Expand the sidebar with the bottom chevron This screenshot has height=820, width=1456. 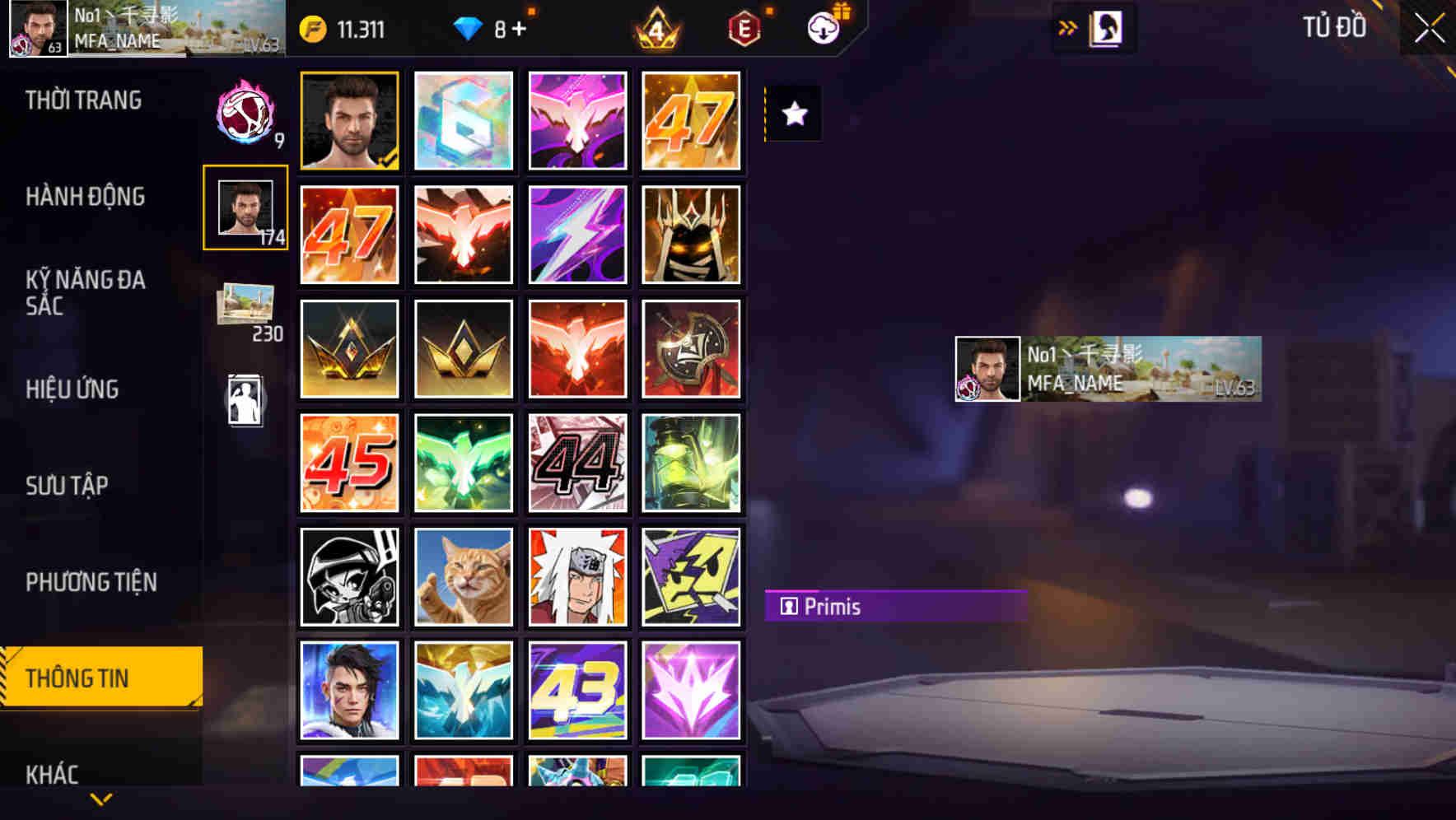tap(101, 798)
